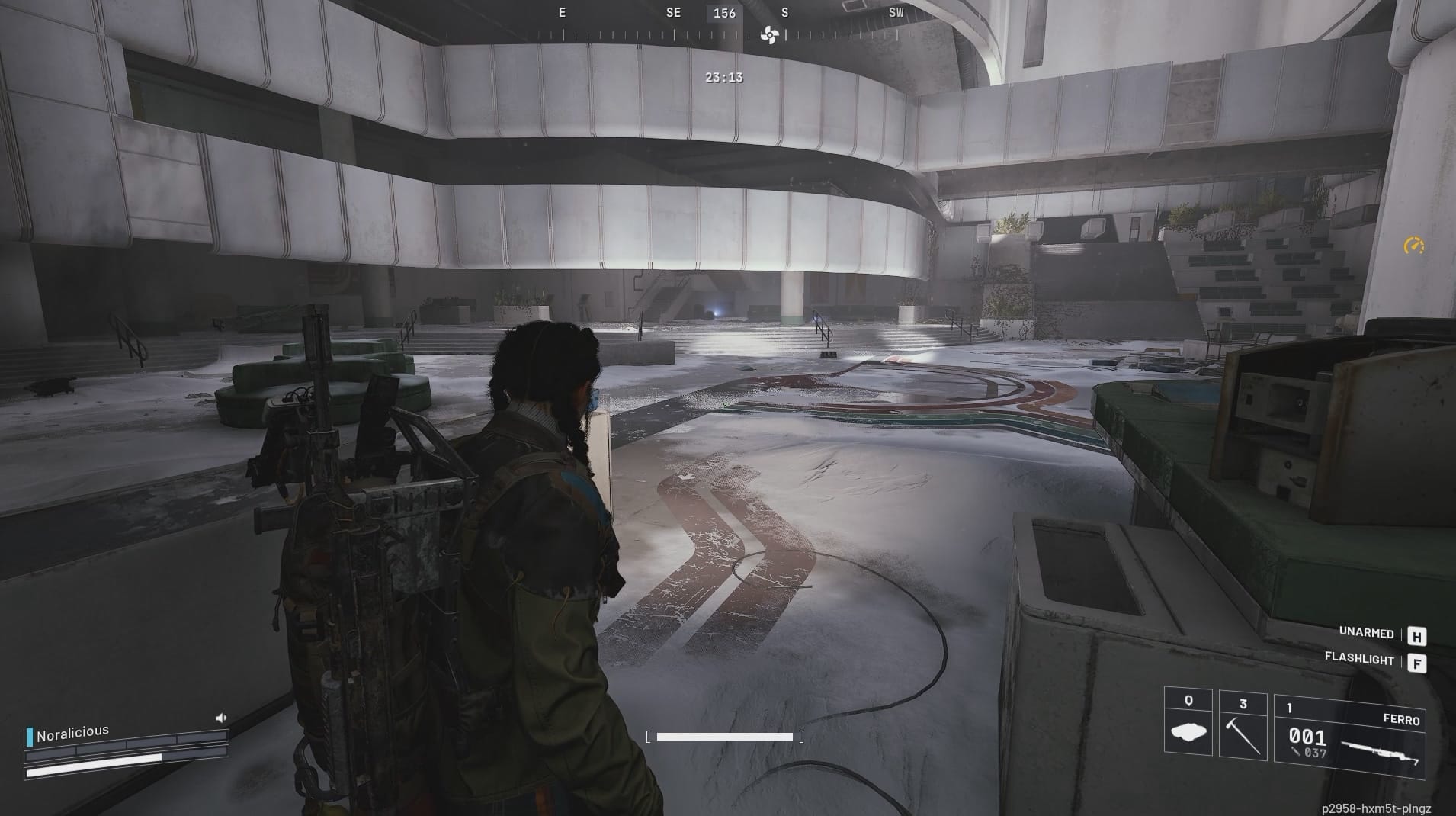This screenshot has width=1456, height=816.
Task: Click the heading 156 on the compass
Action: 723,13
